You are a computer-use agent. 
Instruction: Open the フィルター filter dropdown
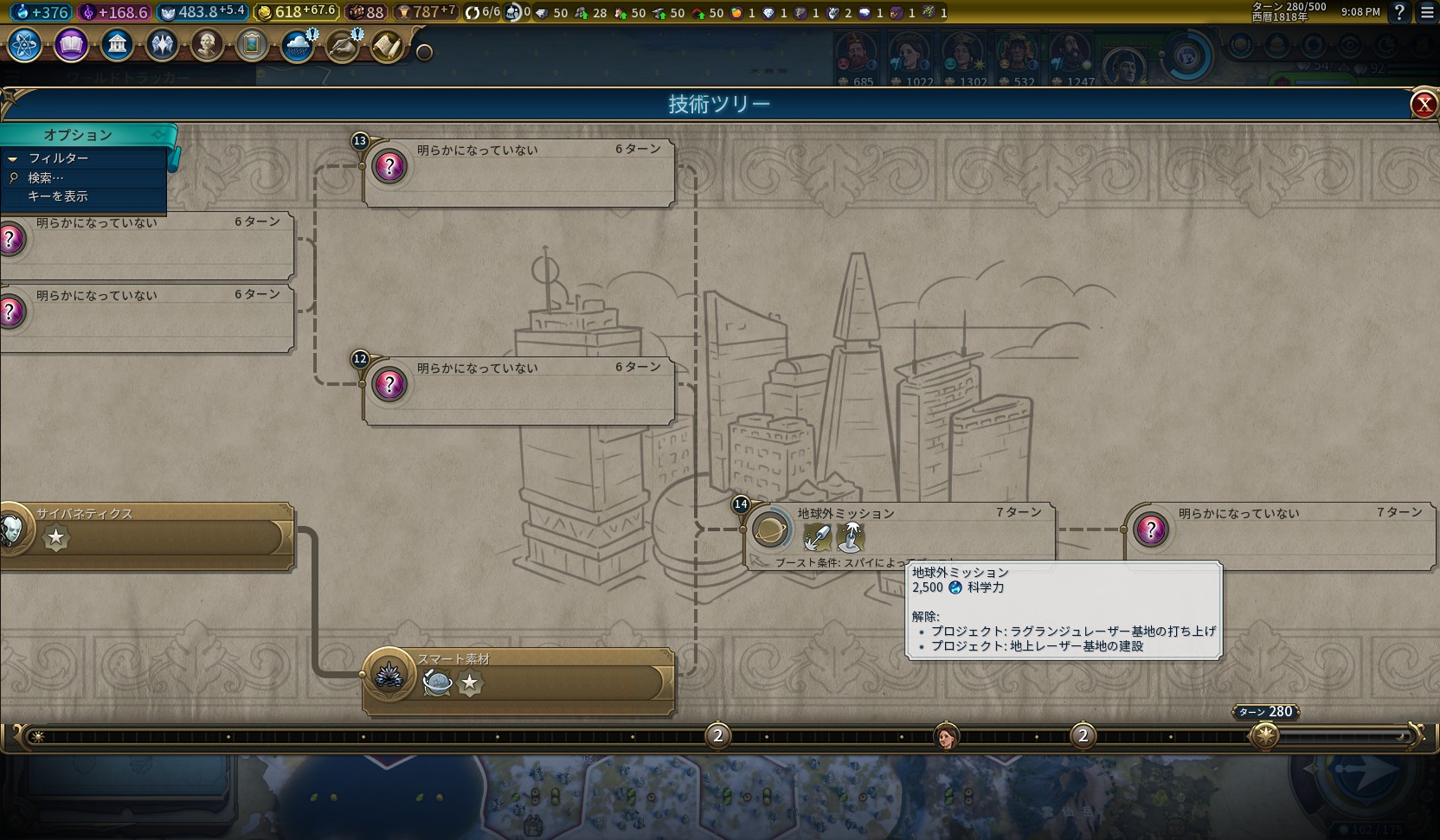tap(58, 158)
